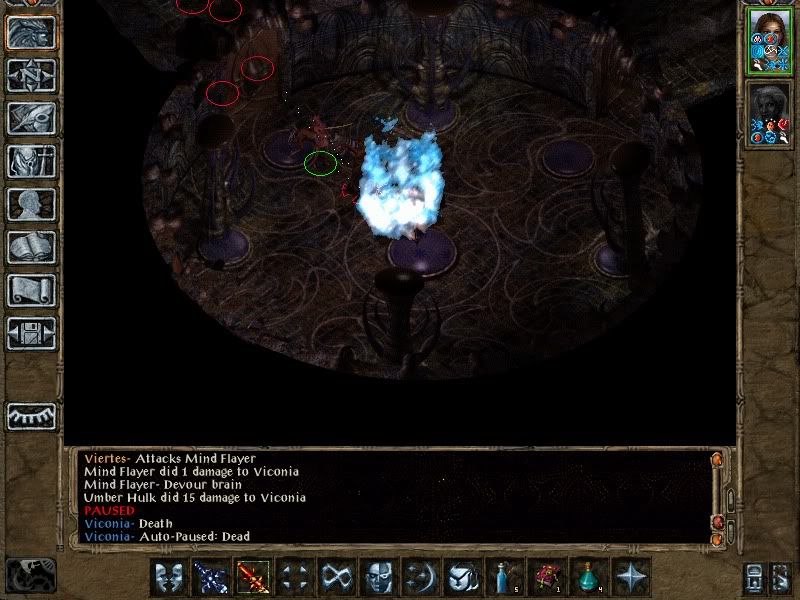Click the talk masks action button
This screenshot has width=800, height=600.
(x=169, y=578)
